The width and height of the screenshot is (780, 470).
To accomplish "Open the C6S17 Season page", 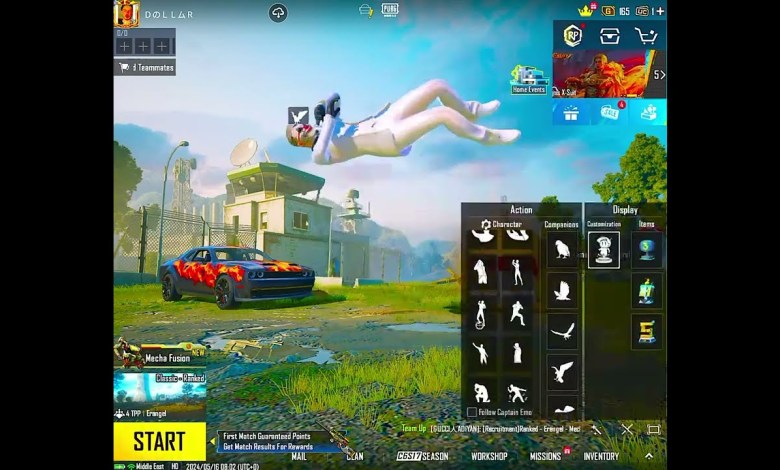I will 422,456.
